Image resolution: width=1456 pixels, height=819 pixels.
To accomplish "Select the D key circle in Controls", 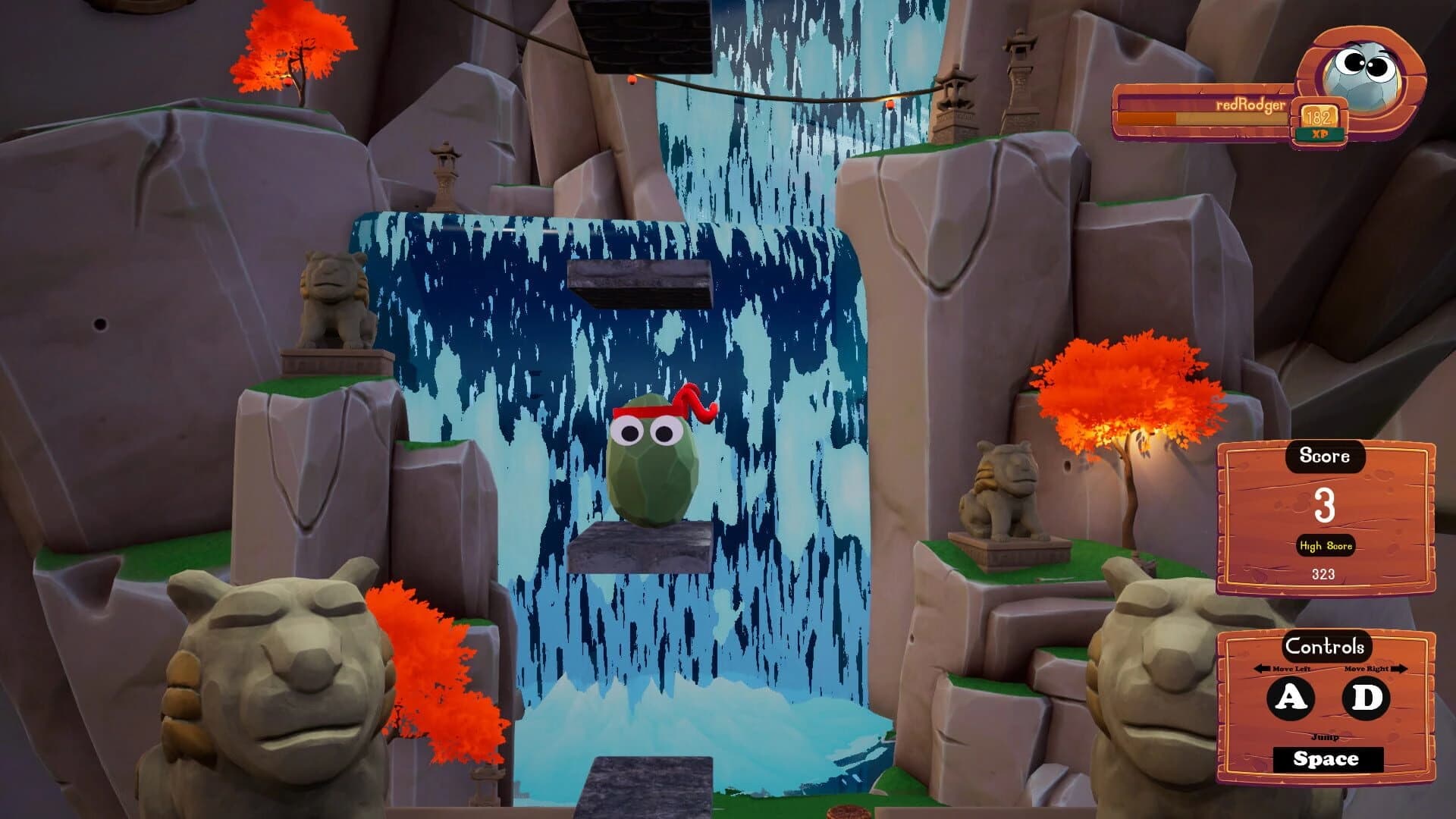I will [x=1363, y=696].
